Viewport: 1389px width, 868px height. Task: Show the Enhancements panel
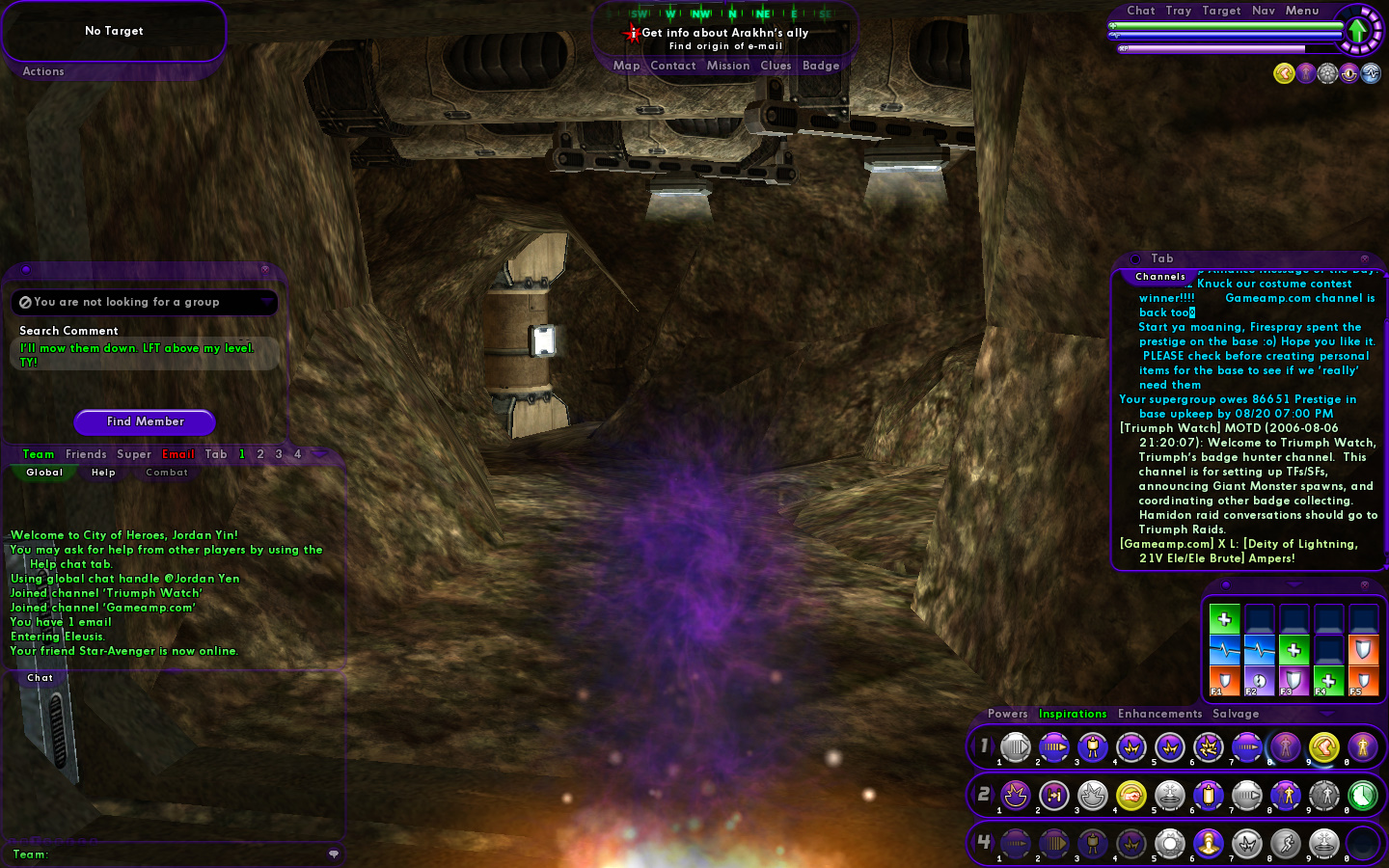pyautogui.click(x=1159, y=714)
